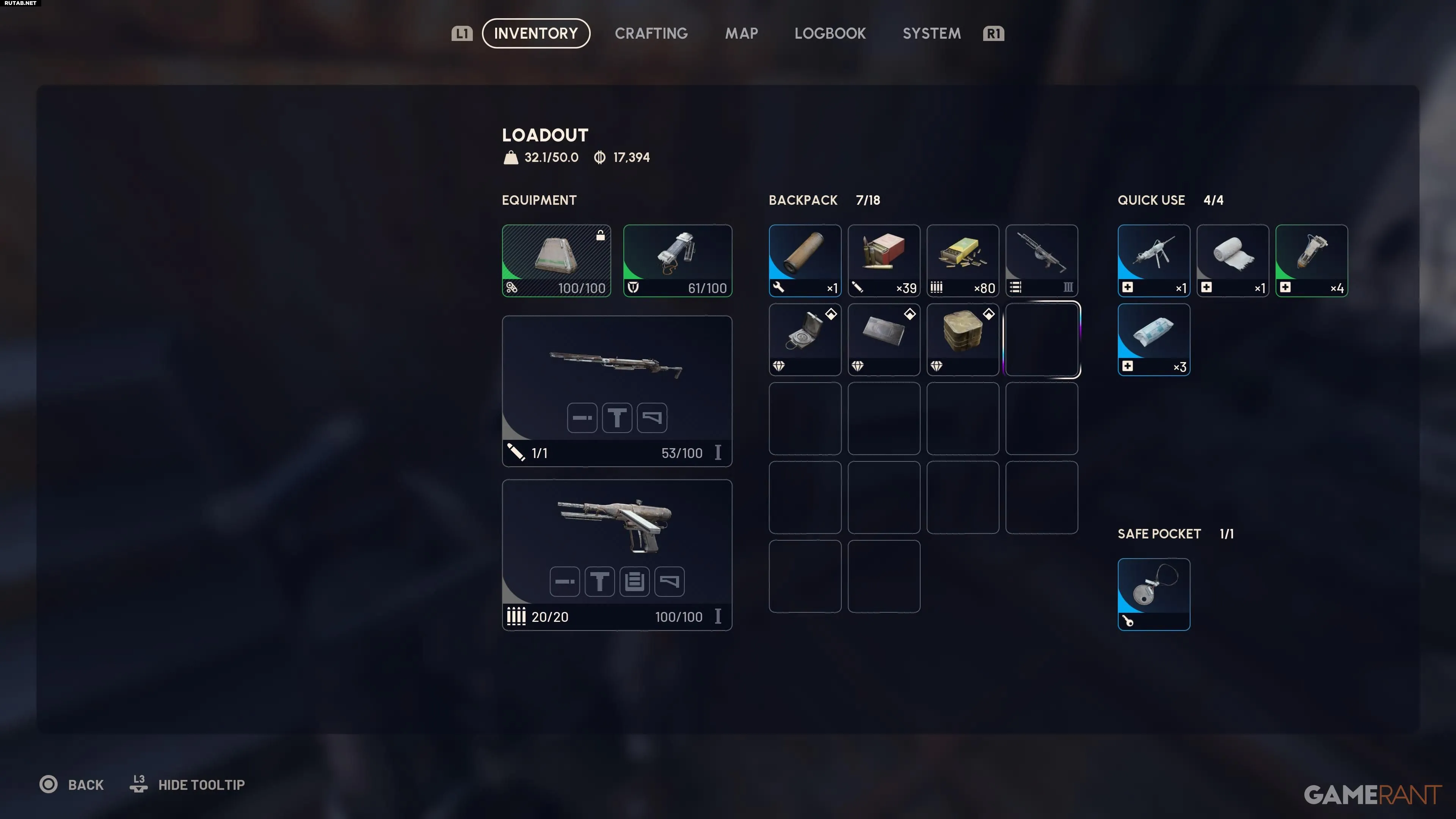Select the rifle stored in the backpack
This screenshot has height=819, width=1456.
(x=1041, y=260)
